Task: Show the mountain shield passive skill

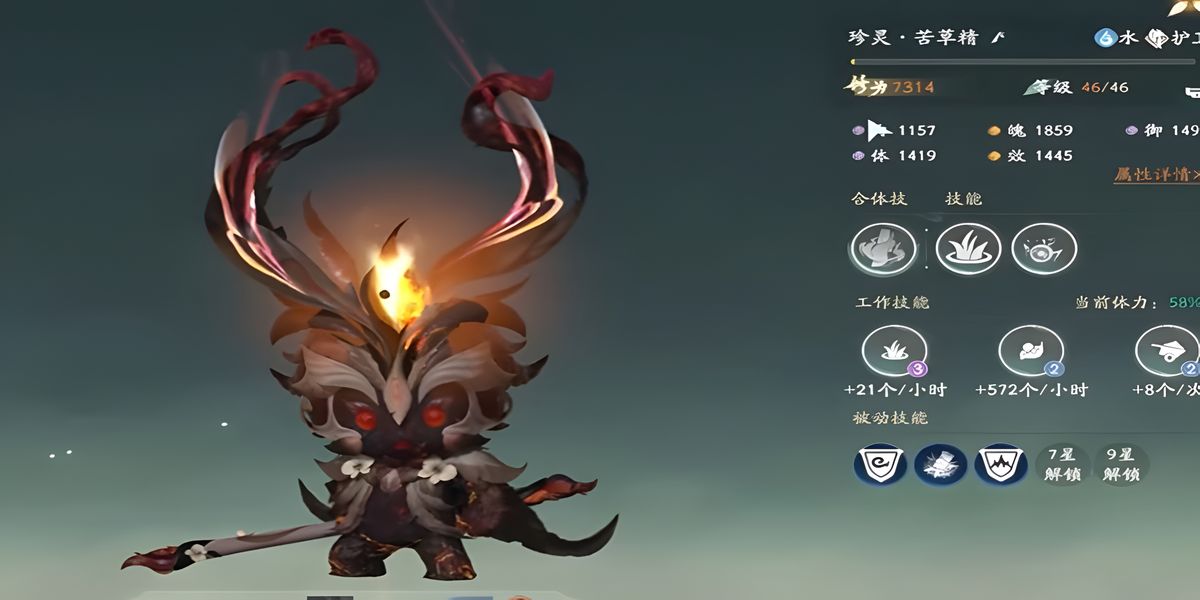Action: (1001, 465)
